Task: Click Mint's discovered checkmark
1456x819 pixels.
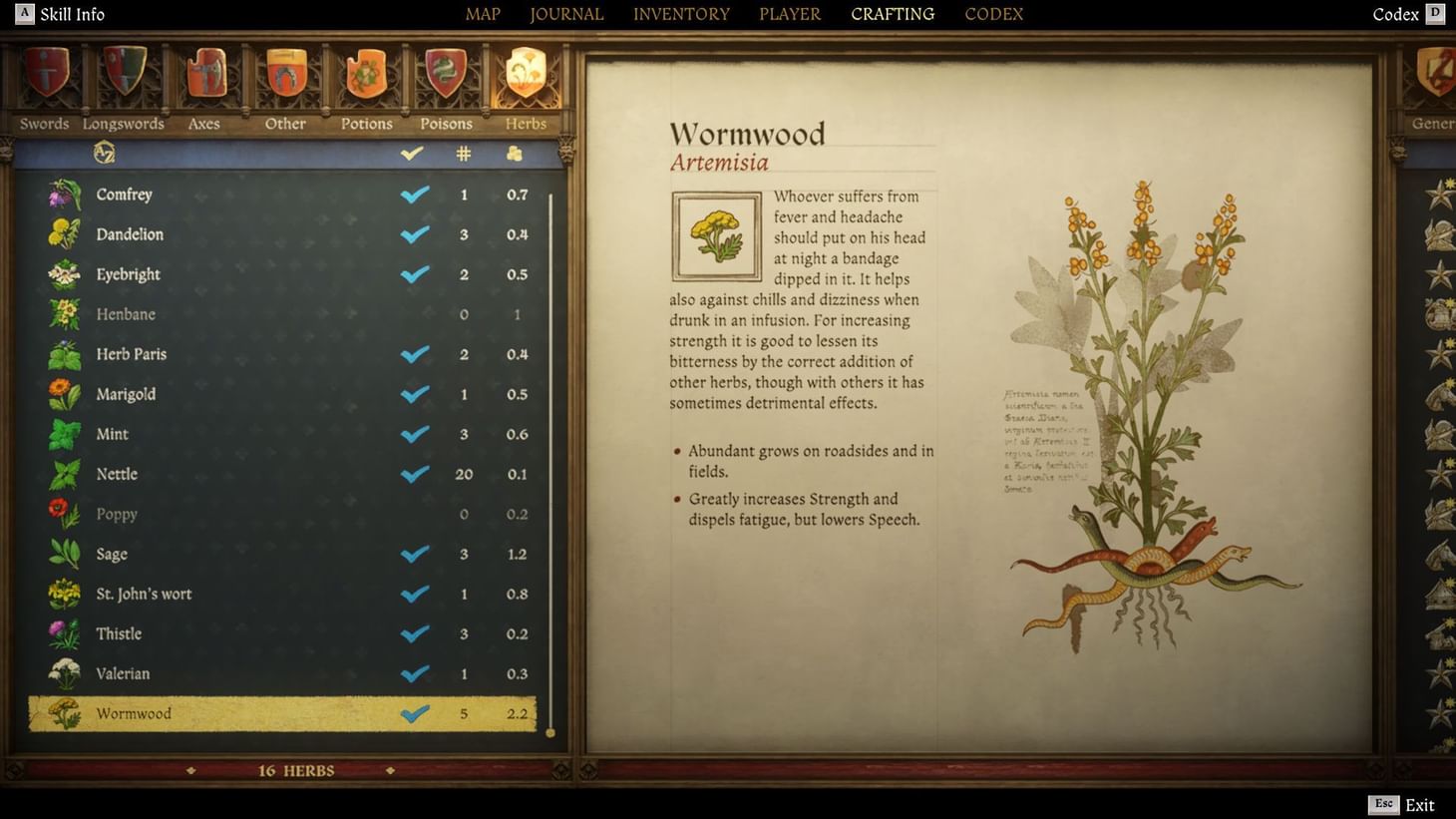Action: tap(414, 434)
